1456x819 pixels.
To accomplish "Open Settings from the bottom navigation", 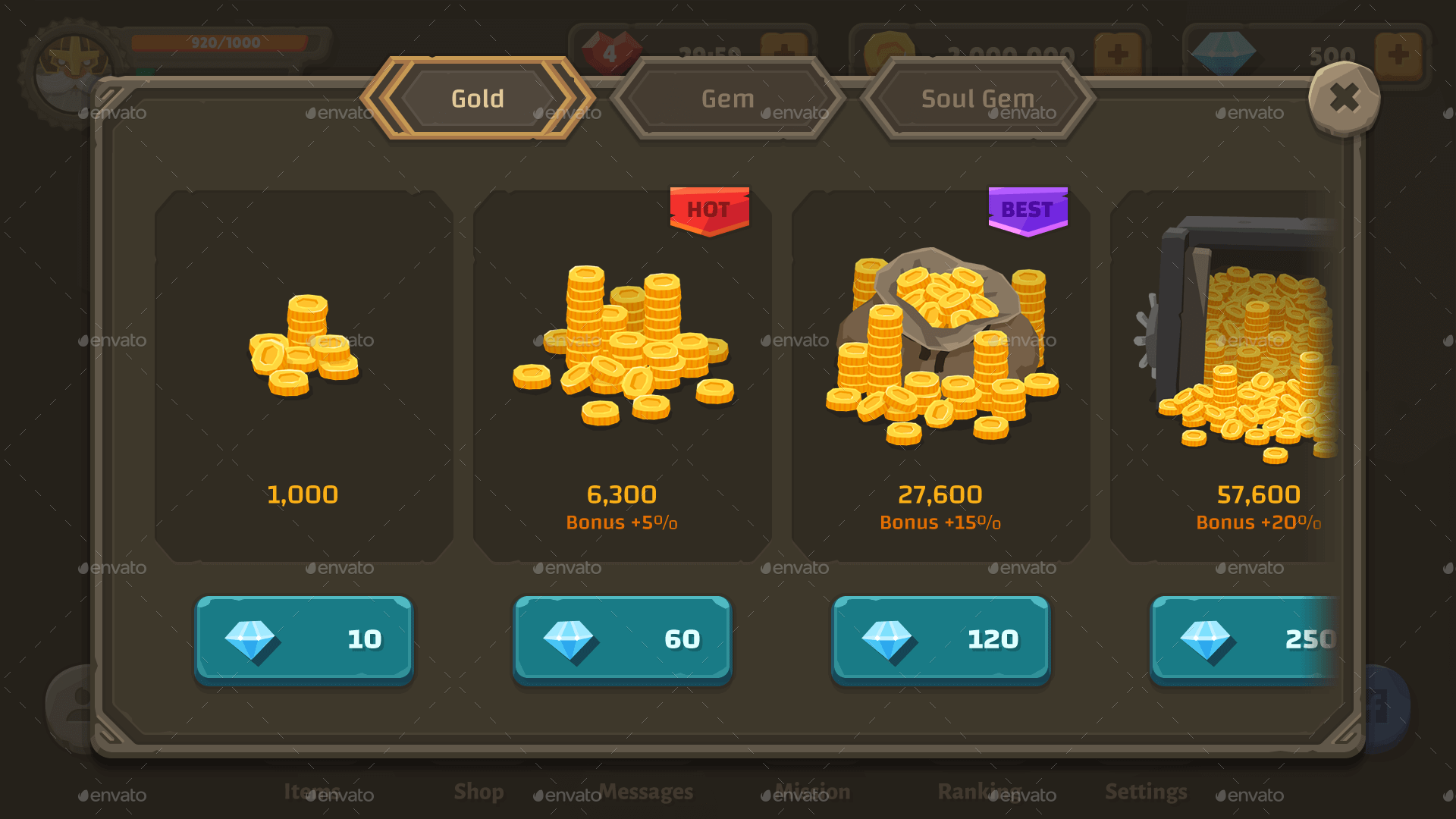I will (1145, 792).
